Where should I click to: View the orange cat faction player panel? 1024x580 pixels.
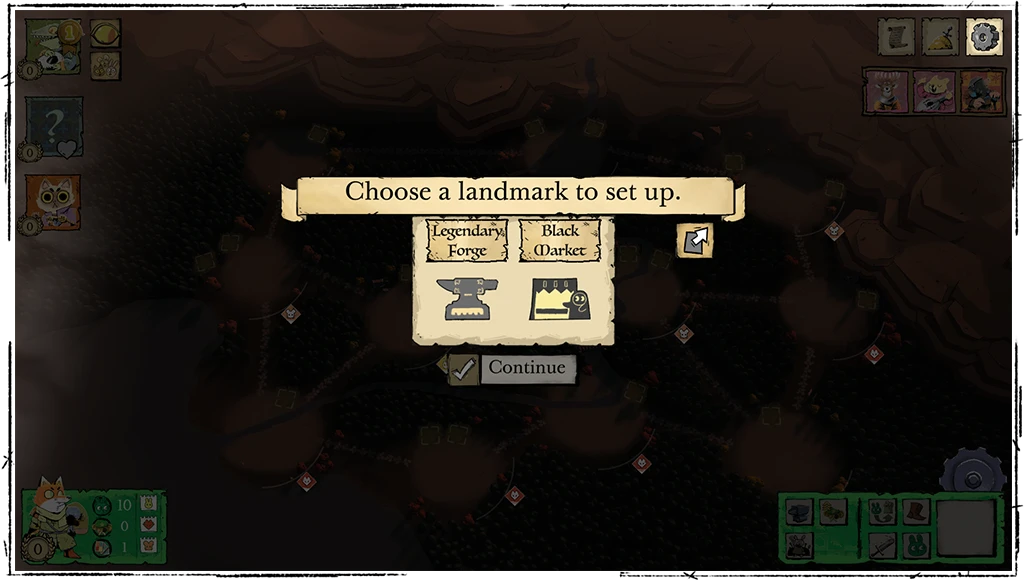(x=53, y=203)
